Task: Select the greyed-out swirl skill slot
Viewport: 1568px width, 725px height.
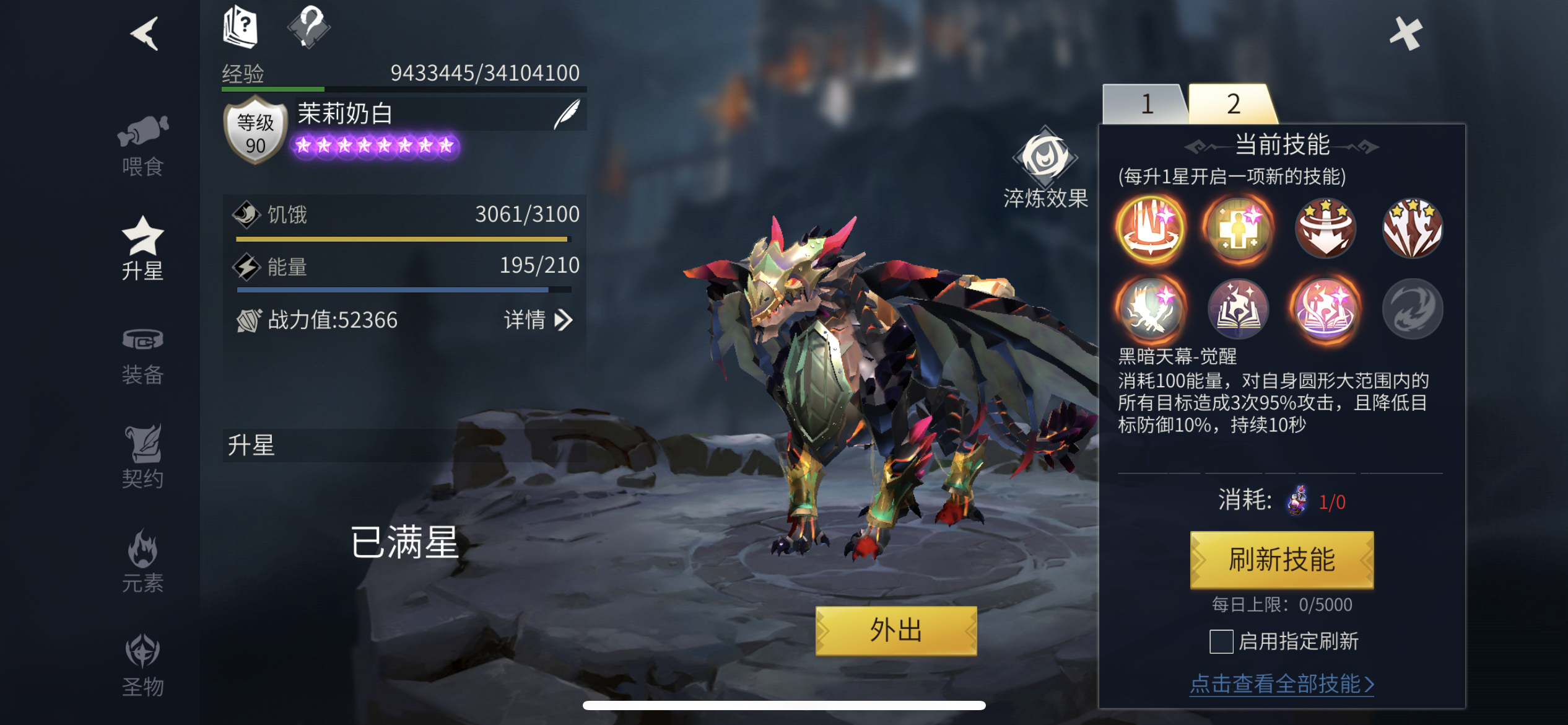Action: 1412,309
